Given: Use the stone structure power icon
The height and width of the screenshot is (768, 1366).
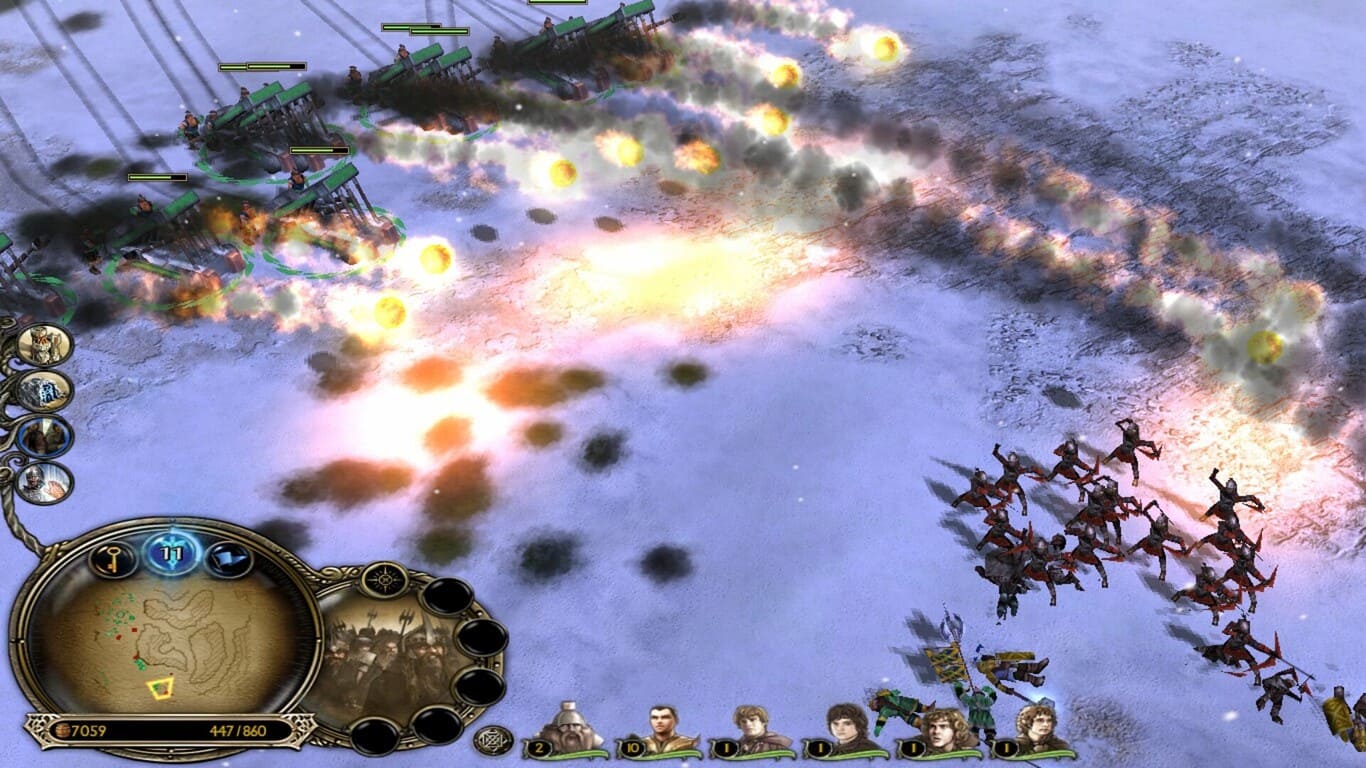Looking at the screenshot, I should click(x=45, y=391).
